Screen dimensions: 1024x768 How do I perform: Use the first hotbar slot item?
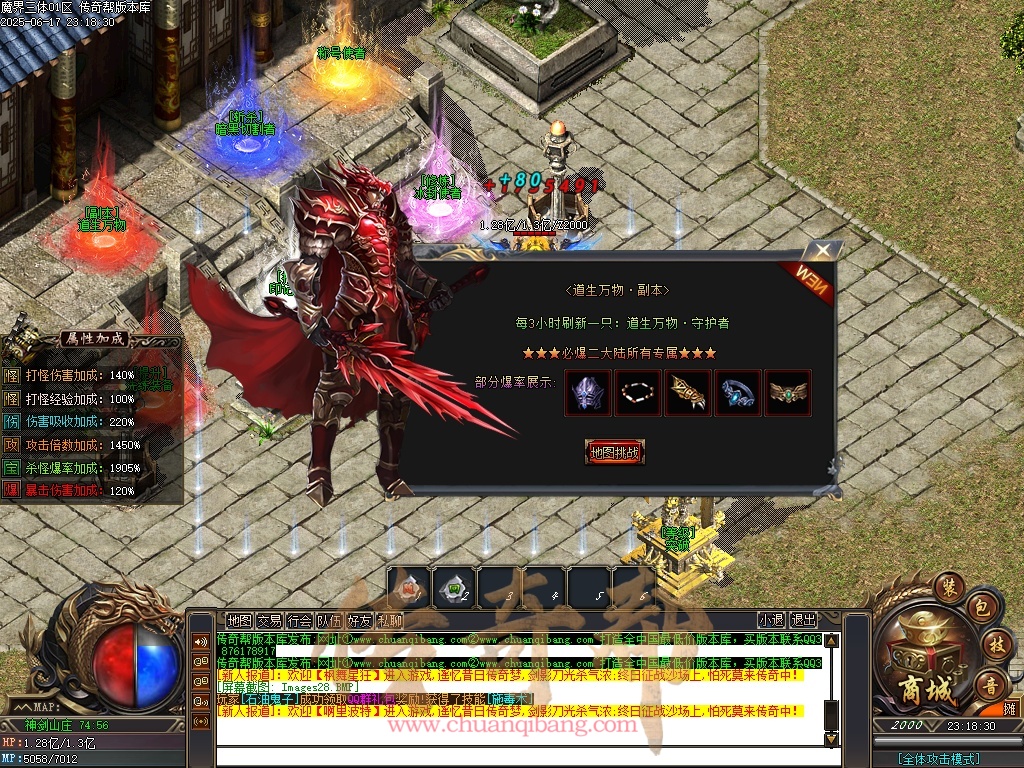tap(409, 588)
